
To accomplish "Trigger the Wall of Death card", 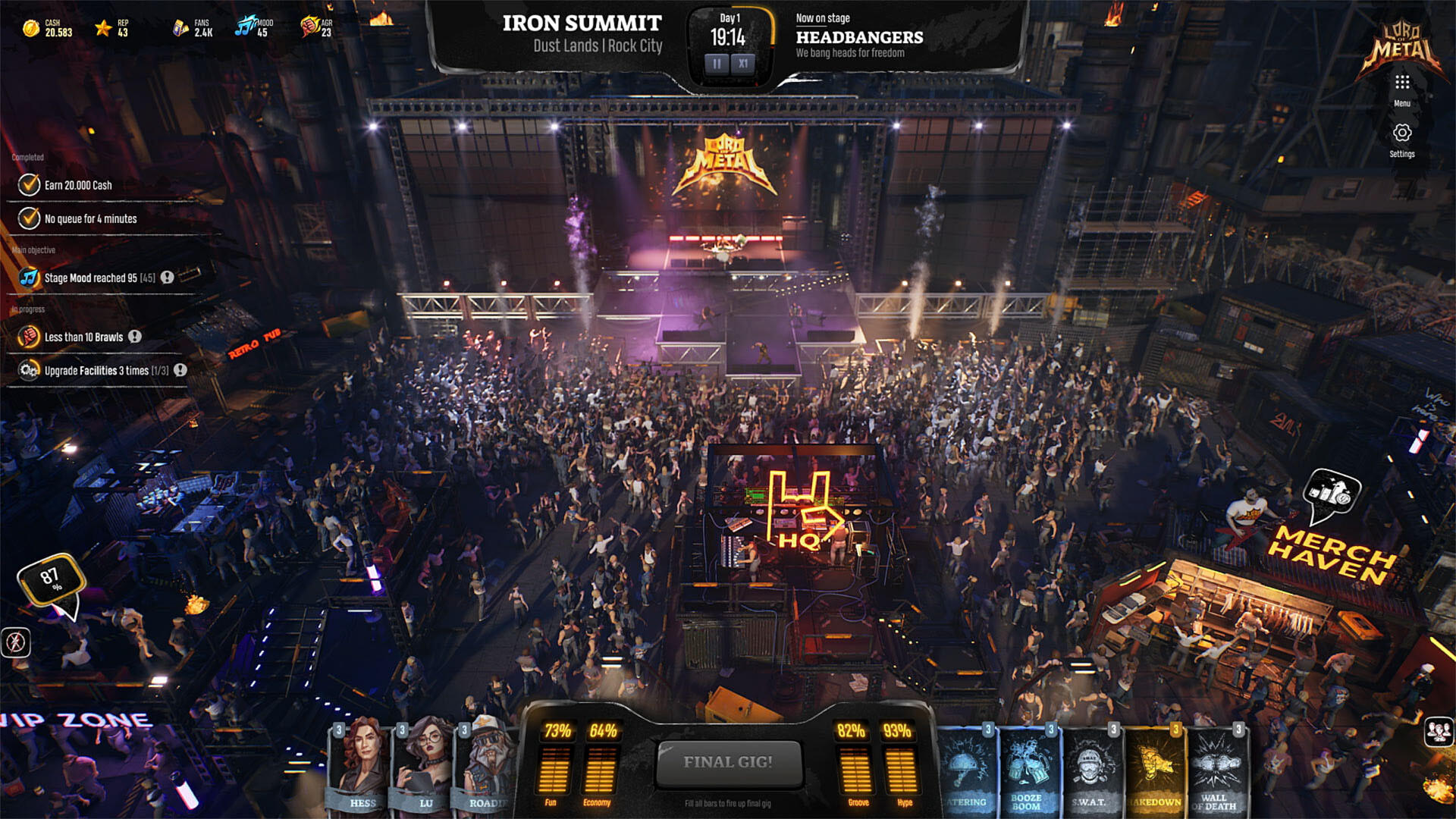I will pos(1216,767).
